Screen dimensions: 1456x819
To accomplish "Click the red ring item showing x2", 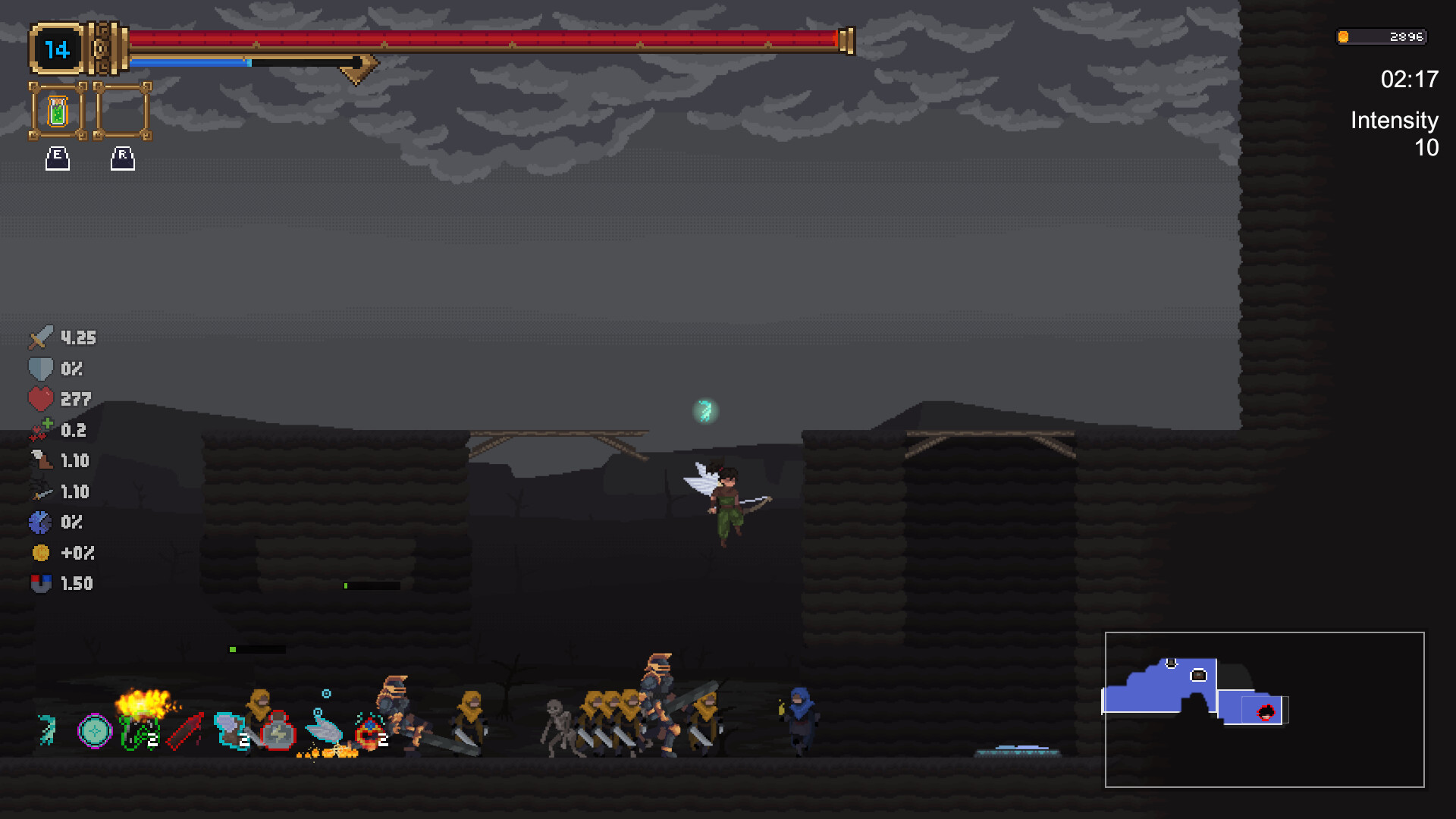I will point(372,730).
